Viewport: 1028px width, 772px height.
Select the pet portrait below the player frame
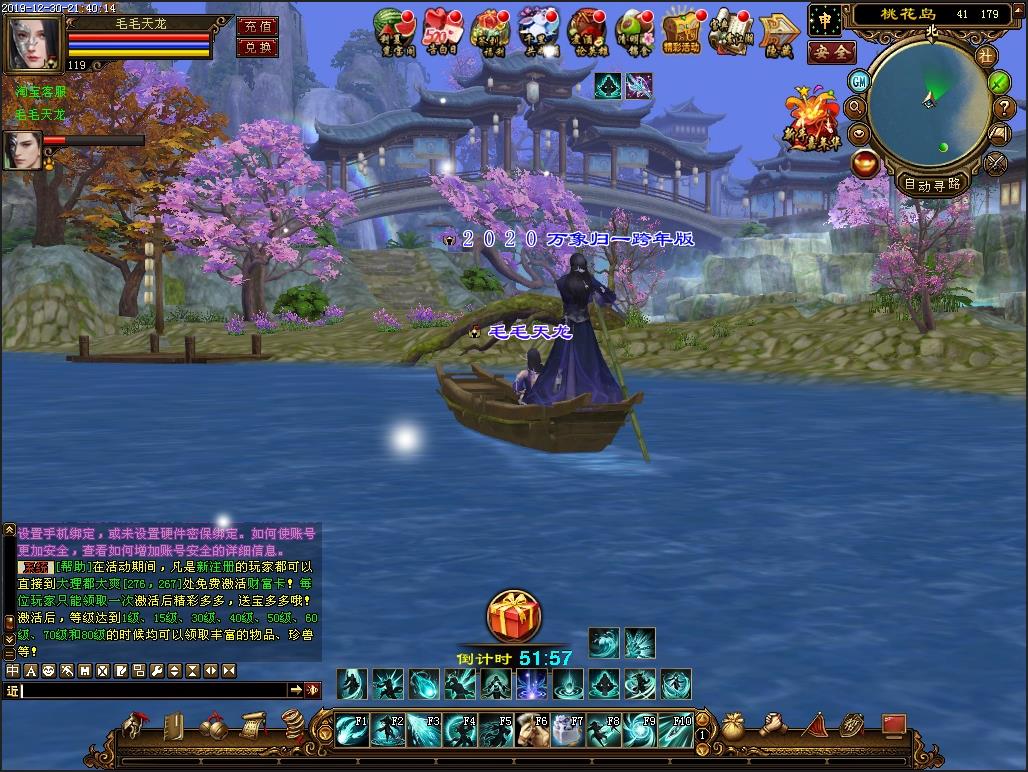click(x=22, y=151)
